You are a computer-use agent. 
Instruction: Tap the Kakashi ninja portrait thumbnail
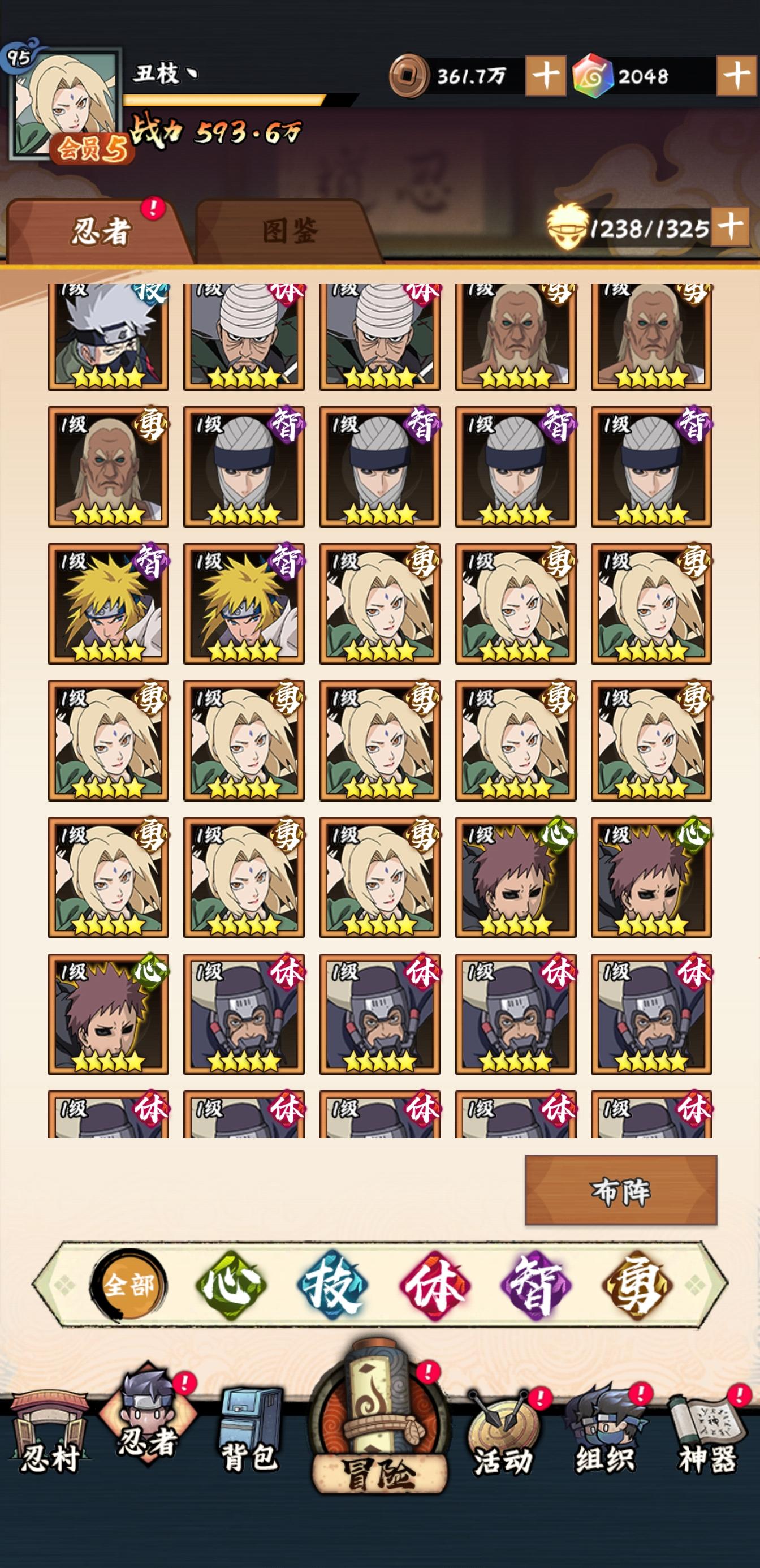point(109,335)
